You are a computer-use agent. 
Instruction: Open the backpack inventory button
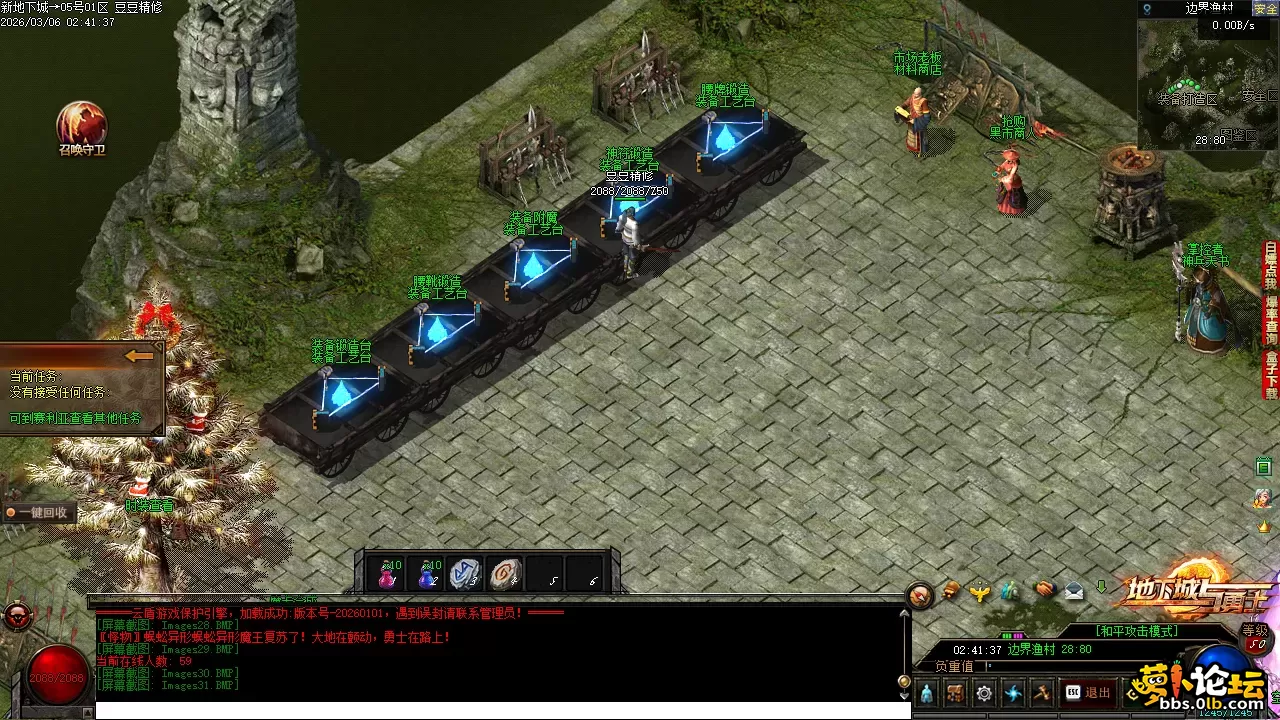pyautogui.click(x=955, y=692)
